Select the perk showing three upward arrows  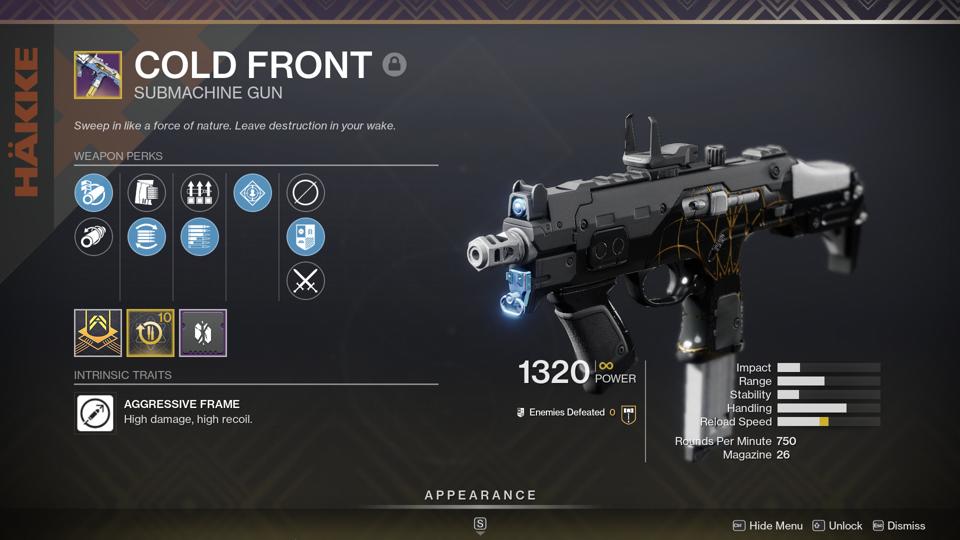(200, 193)
